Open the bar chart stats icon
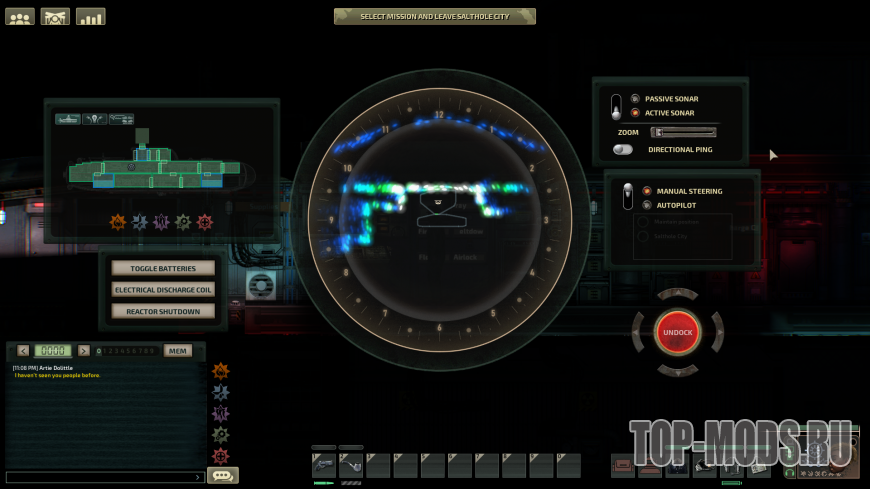The image size is (870, 489). [x=90, y=17]
